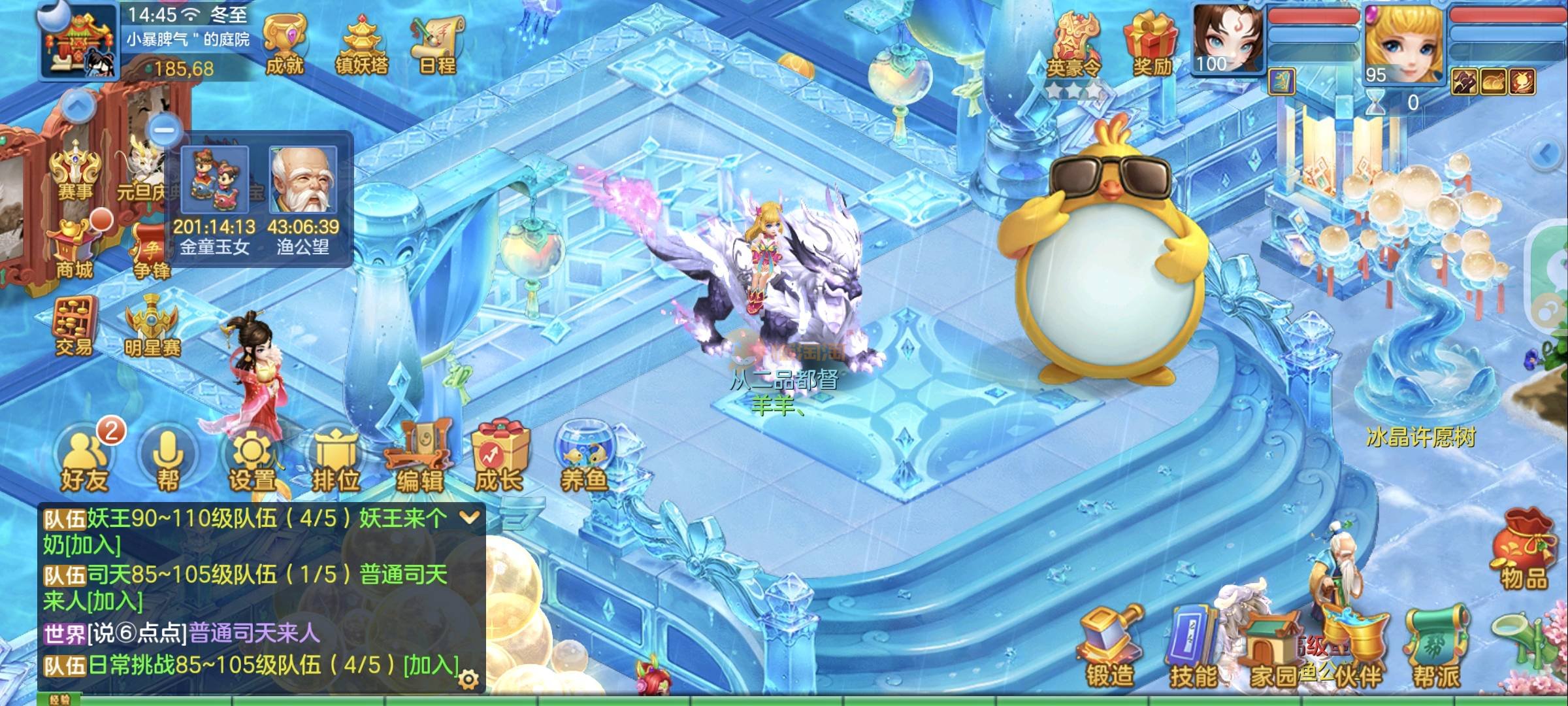The height and width of the screenshot is (706, 1568).
Task: Open the 交易 trade abacus icon
Action: pos(74,327)
